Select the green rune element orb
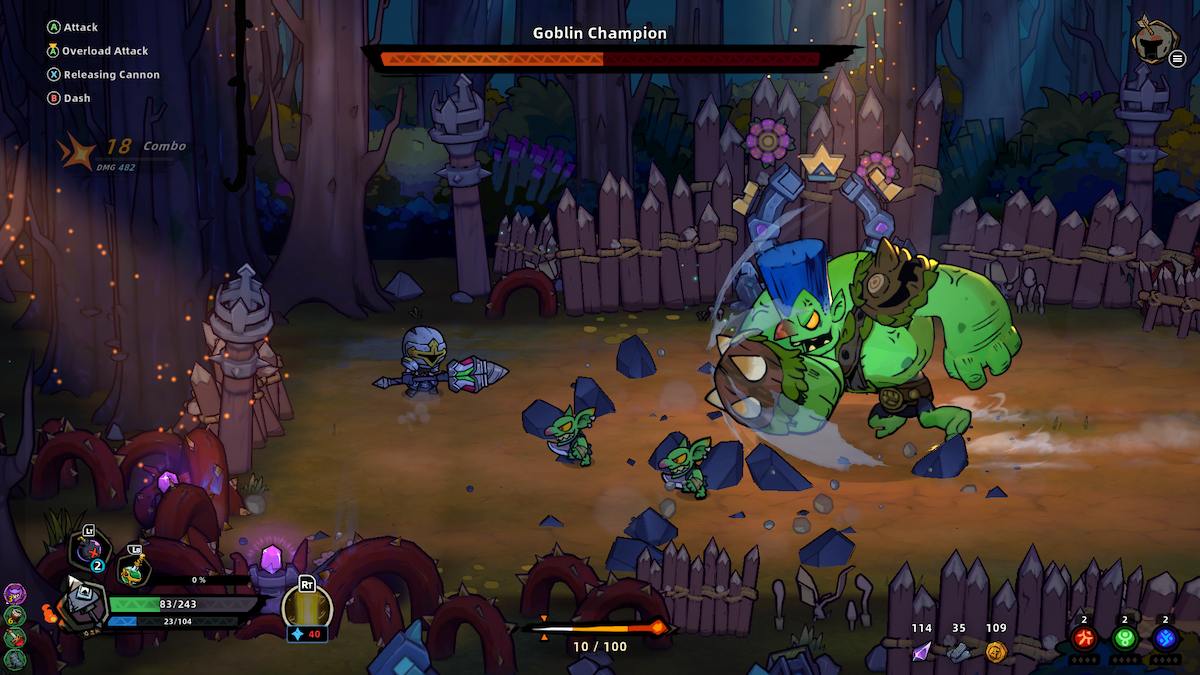 [x=1125, y=638]
